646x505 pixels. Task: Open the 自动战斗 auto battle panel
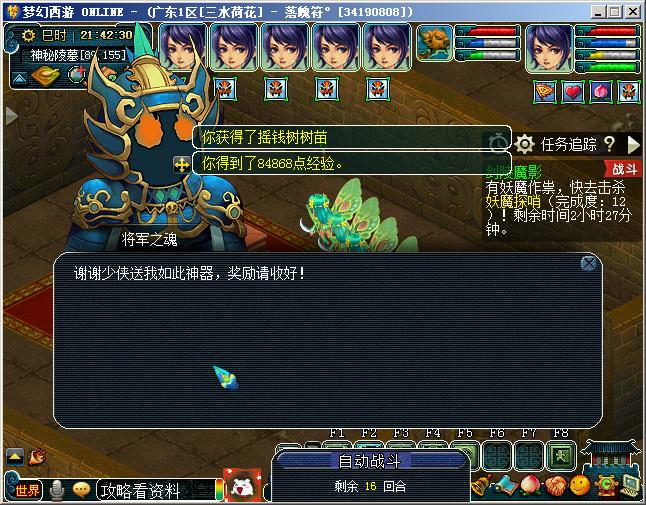370,461
